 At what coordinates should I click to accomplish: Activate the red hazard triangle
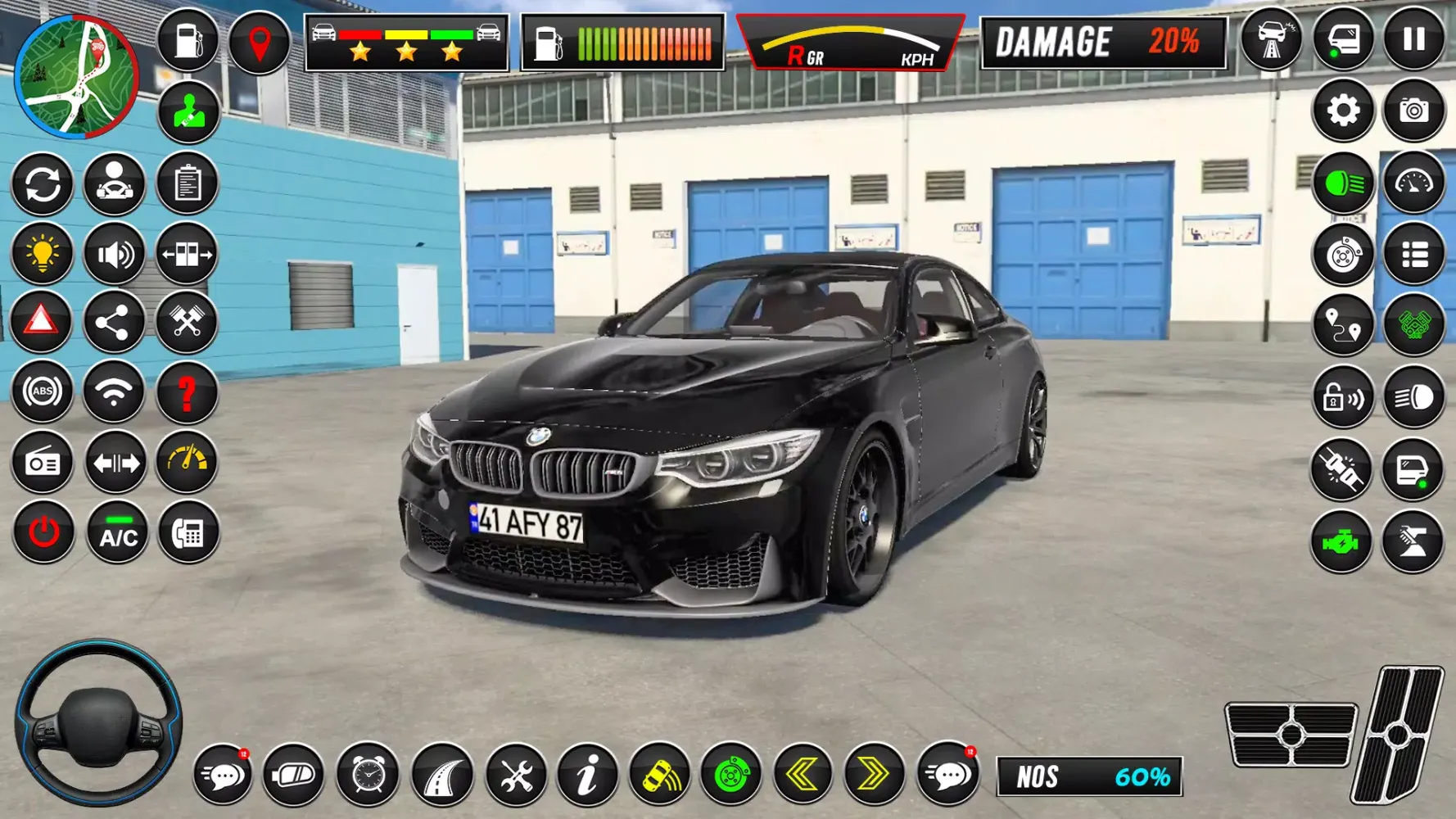[x=43, y=322]
